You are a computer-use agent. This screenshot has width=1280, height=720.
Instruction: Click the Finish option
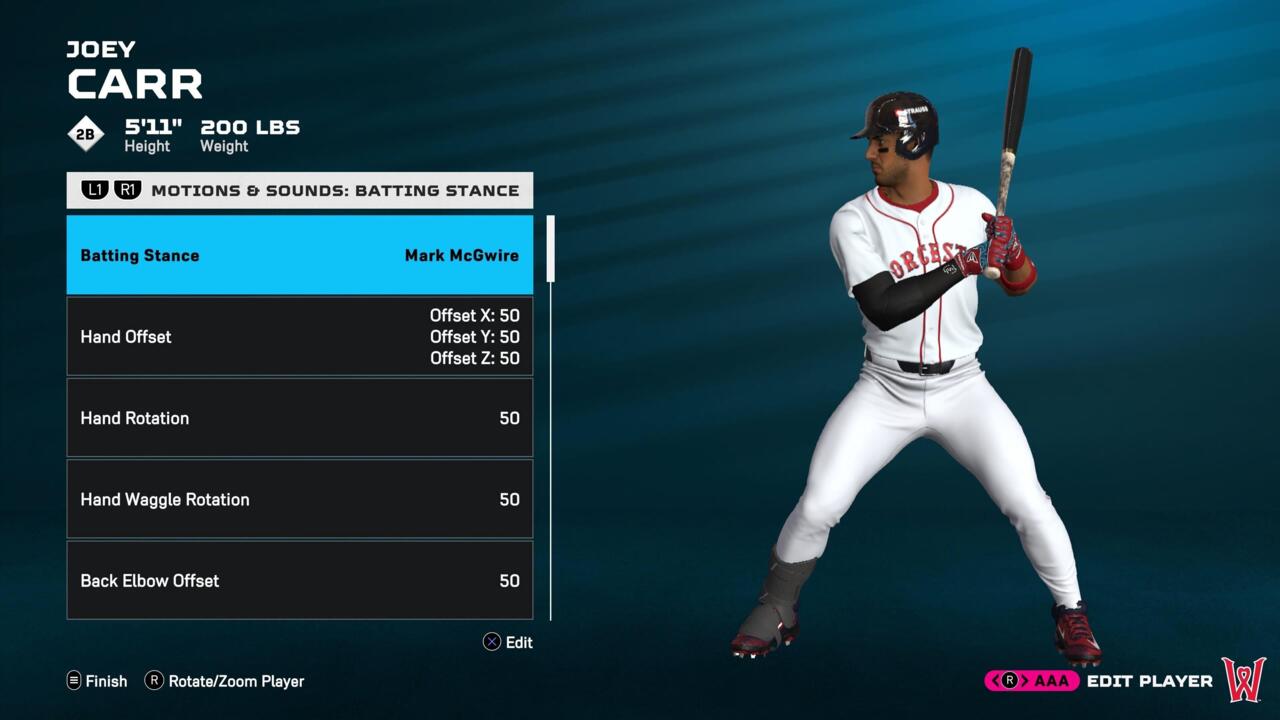point(97,681)
